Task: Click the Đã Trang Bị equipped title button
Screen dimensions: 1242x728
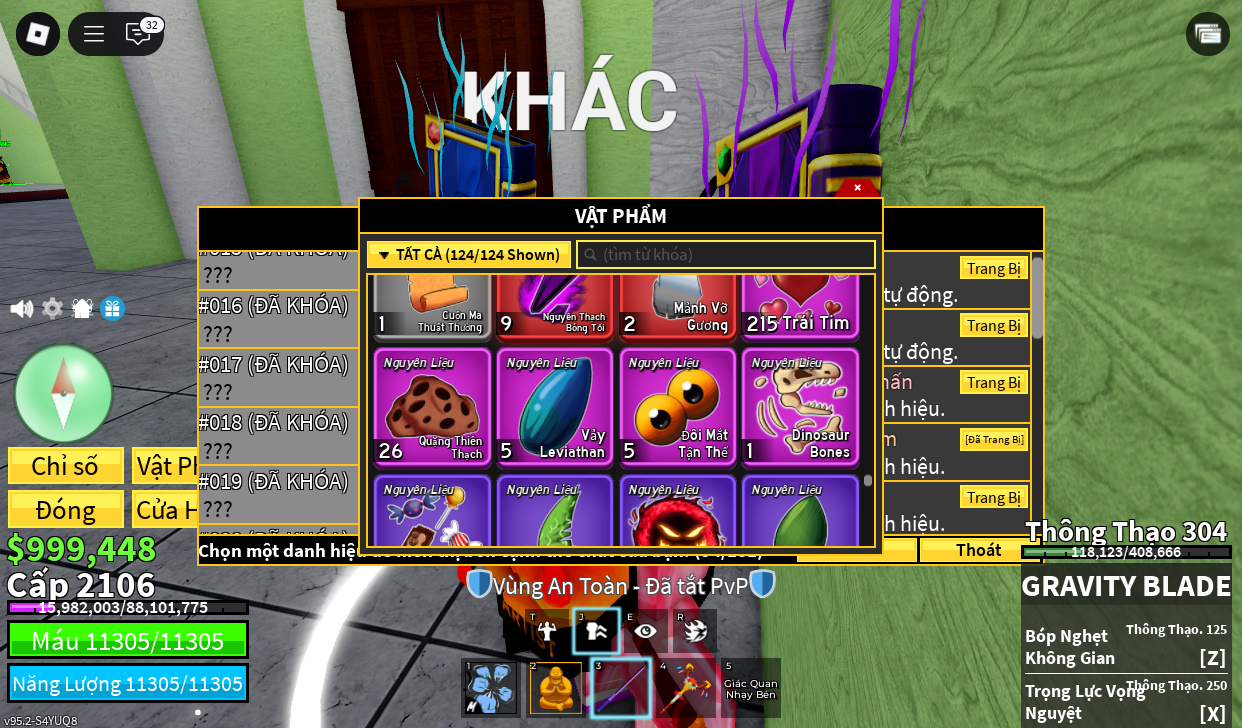Action: point(994,440)
